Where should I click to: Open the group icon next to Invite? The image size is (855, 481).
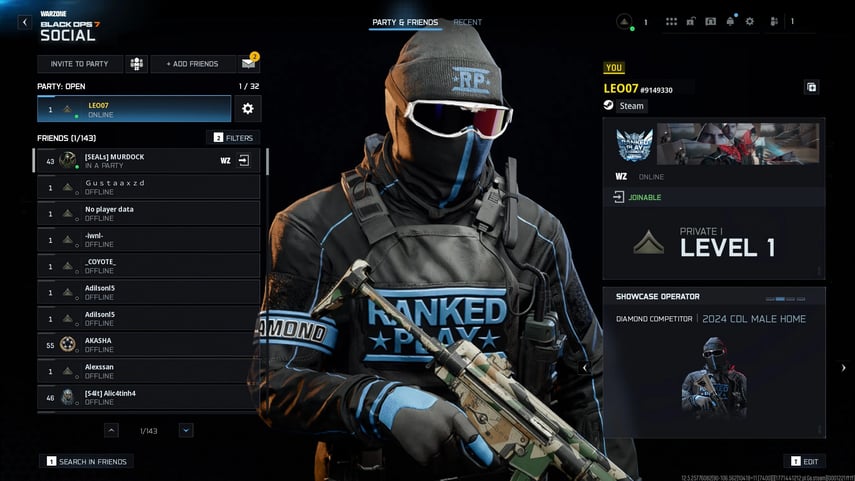(136, 64)
